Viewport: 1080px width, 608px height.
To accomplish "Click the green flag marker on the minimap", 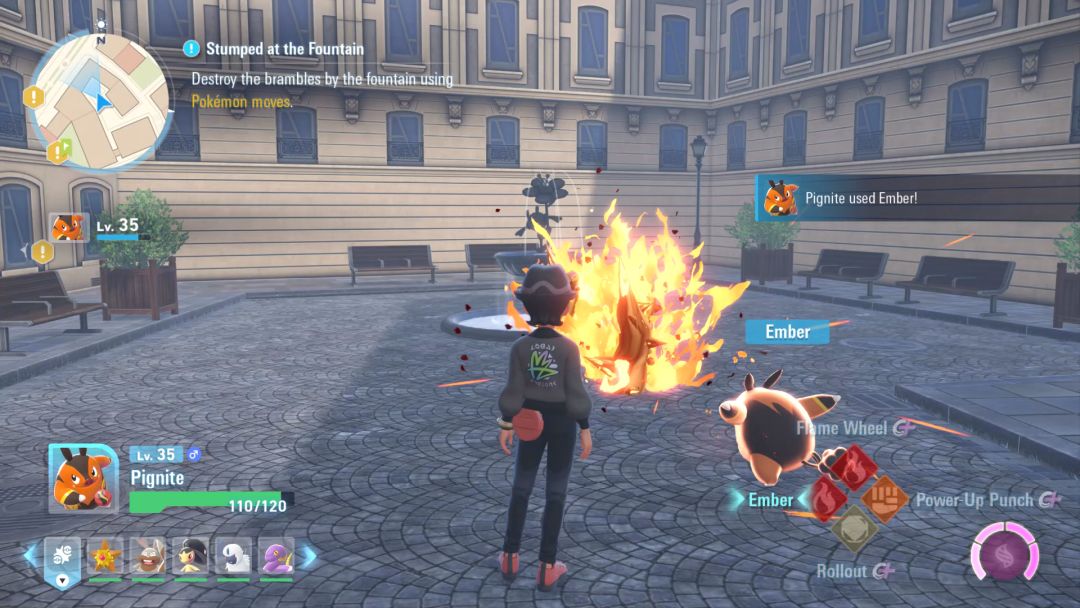I will (x=59, y=151).
